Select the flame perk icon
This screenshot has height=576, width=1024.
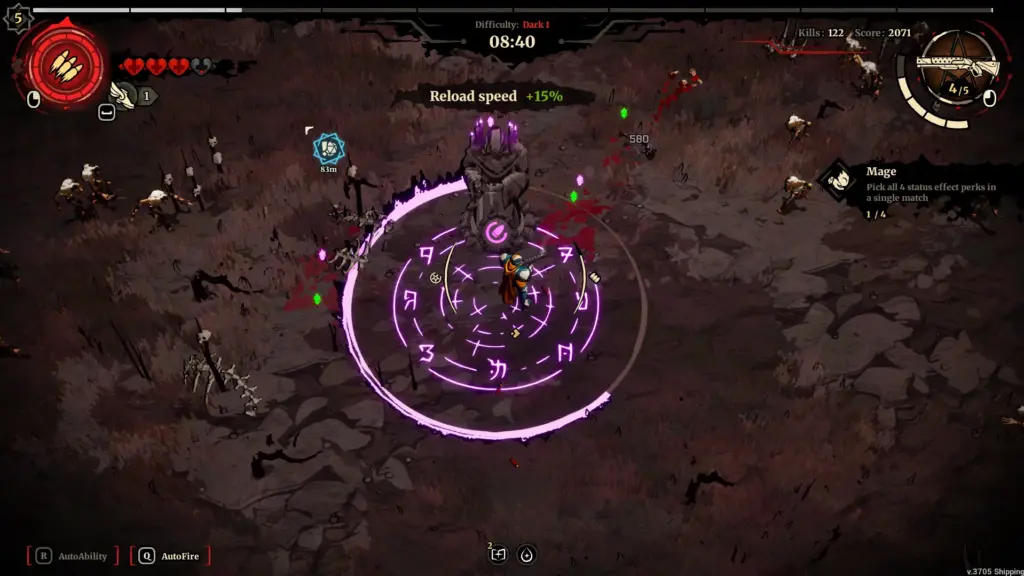pos(526,555)
